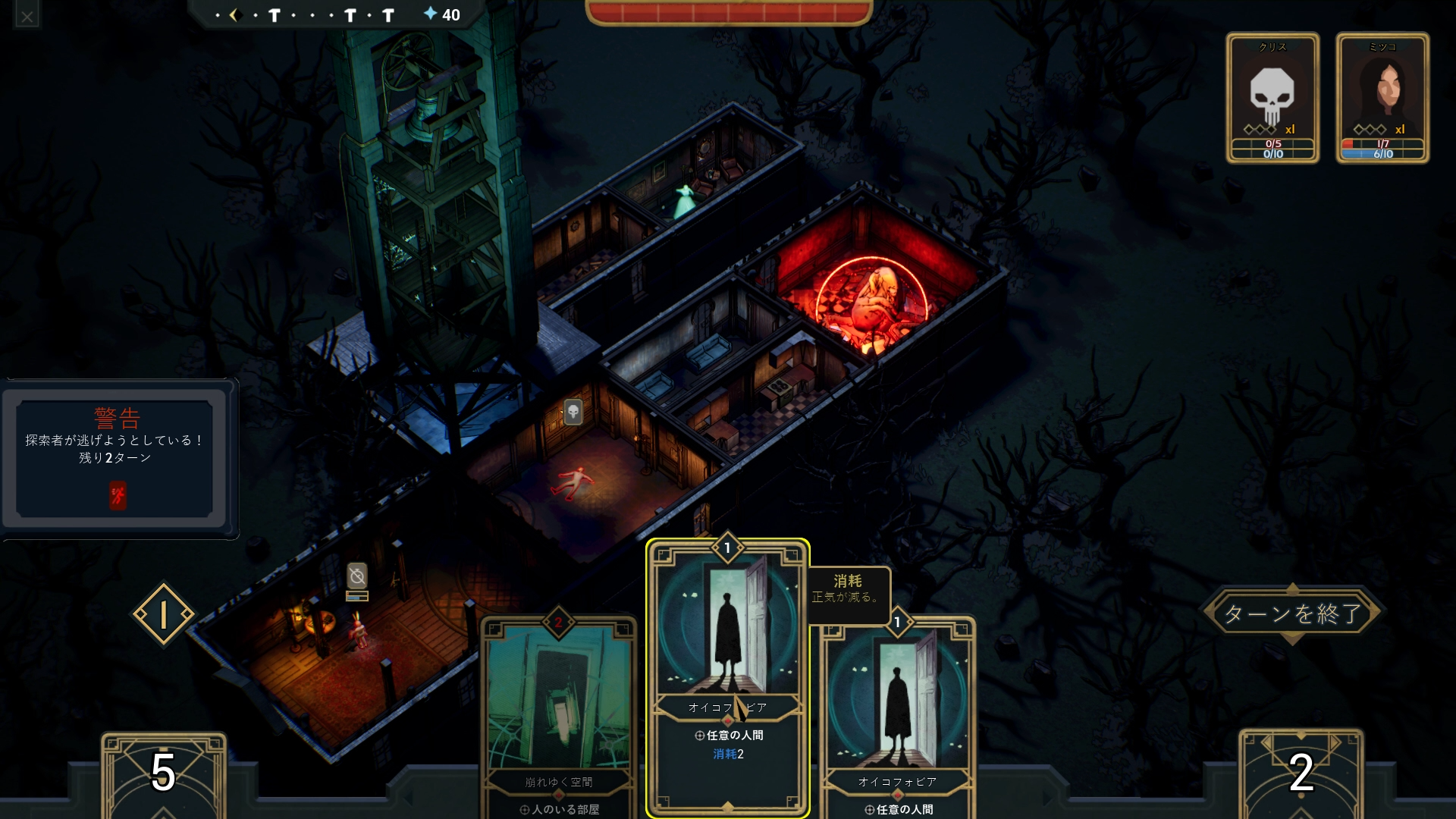Open the discard pile showing 2

pos(1301,773)
